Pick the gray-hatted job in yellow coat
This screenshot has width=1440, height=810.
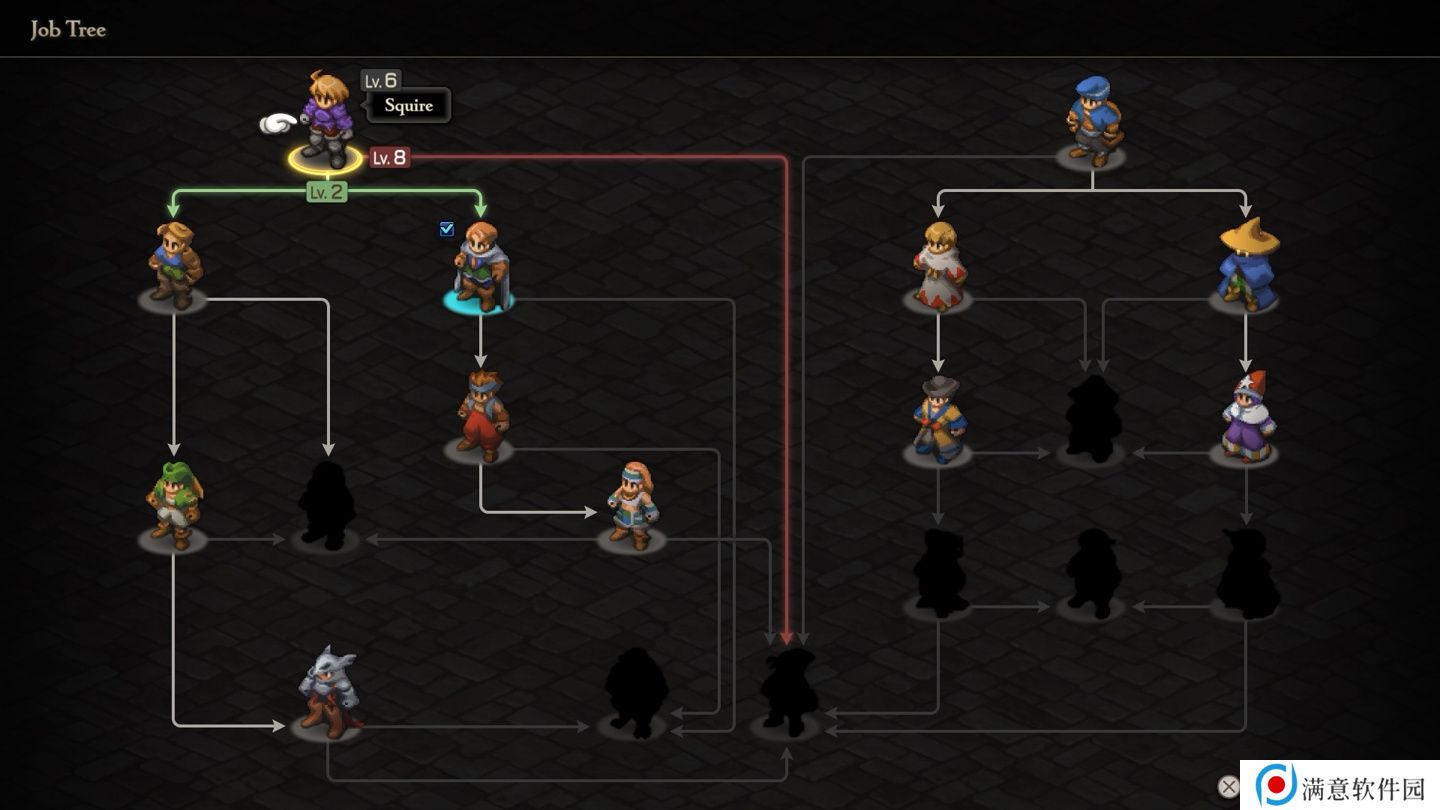coord(938,420)
